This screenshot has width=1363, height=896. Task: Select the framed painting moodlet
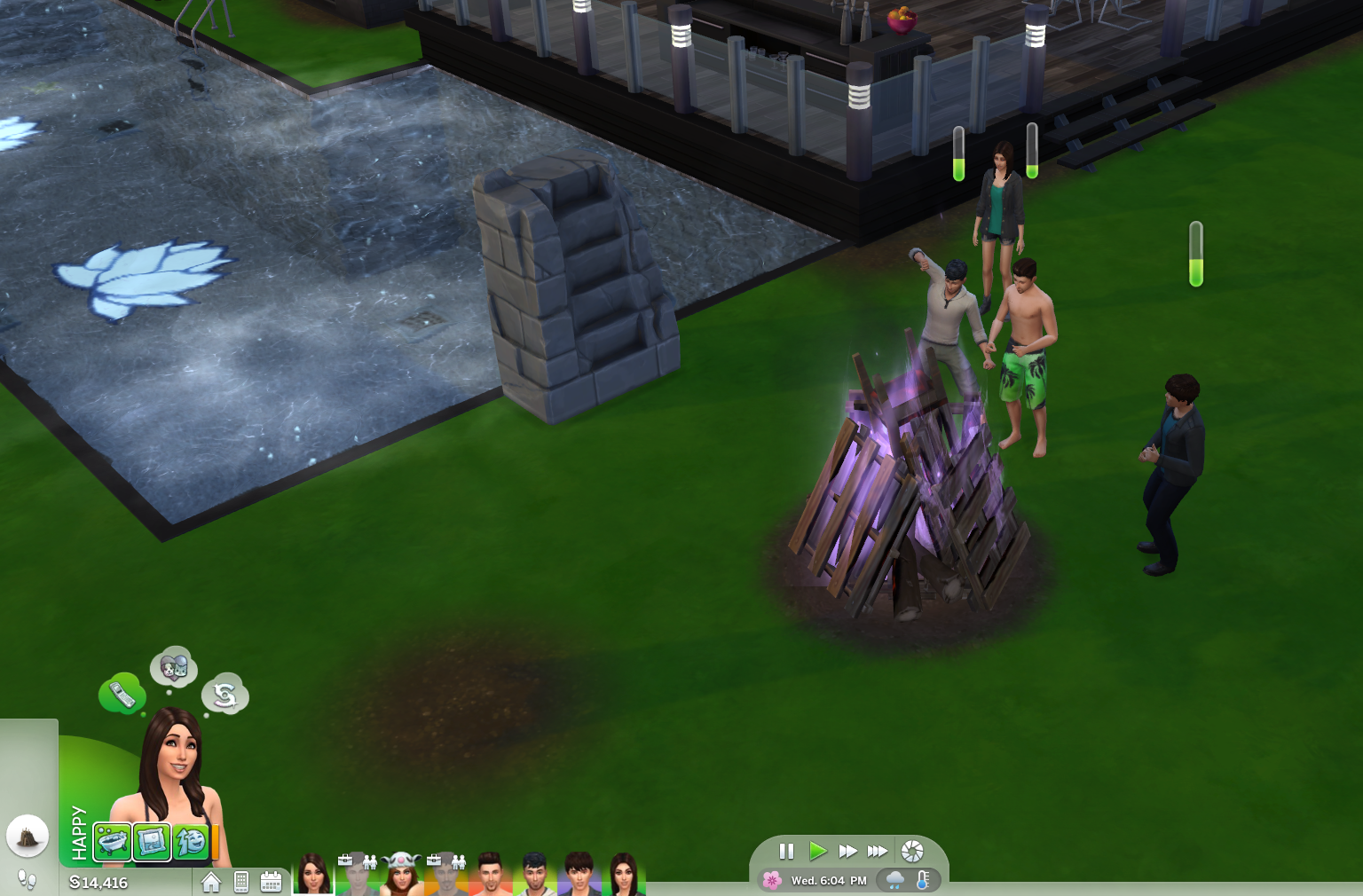pos(152,841)
